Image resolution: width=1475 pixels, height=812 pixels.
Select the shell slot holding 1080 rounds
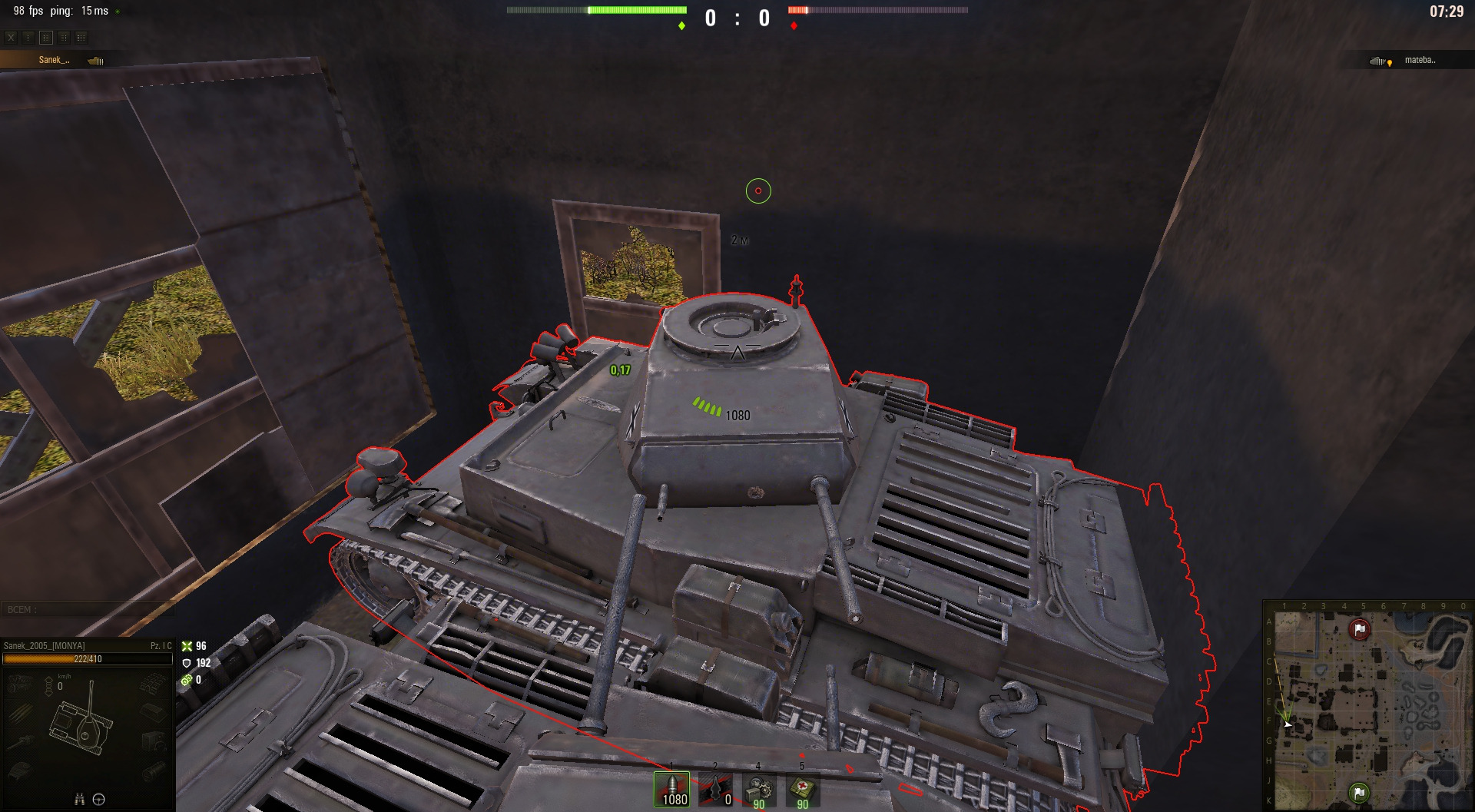[672, 790]
